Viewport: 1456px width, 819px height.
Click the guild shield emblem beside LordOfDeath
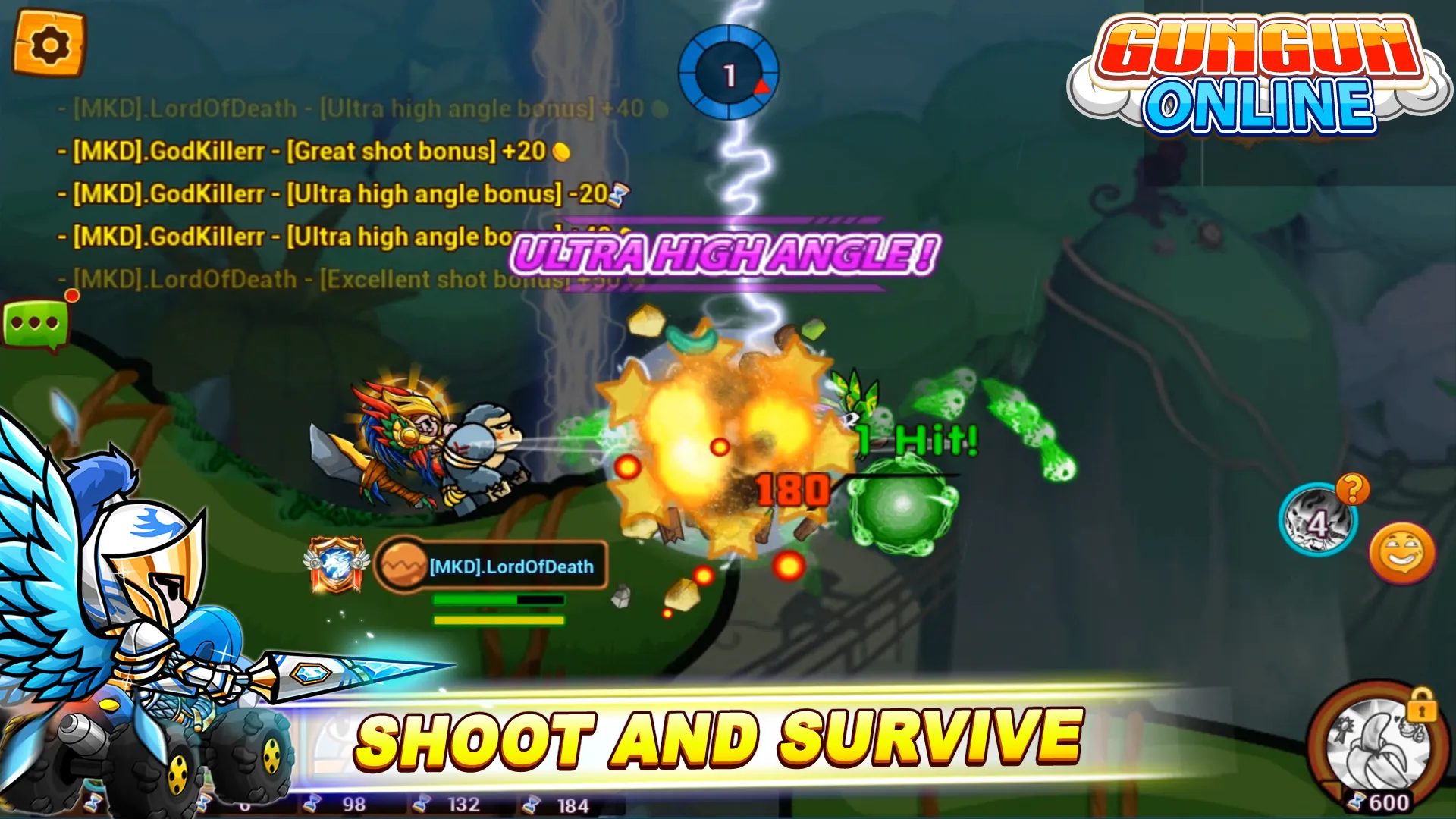(336, 565)
